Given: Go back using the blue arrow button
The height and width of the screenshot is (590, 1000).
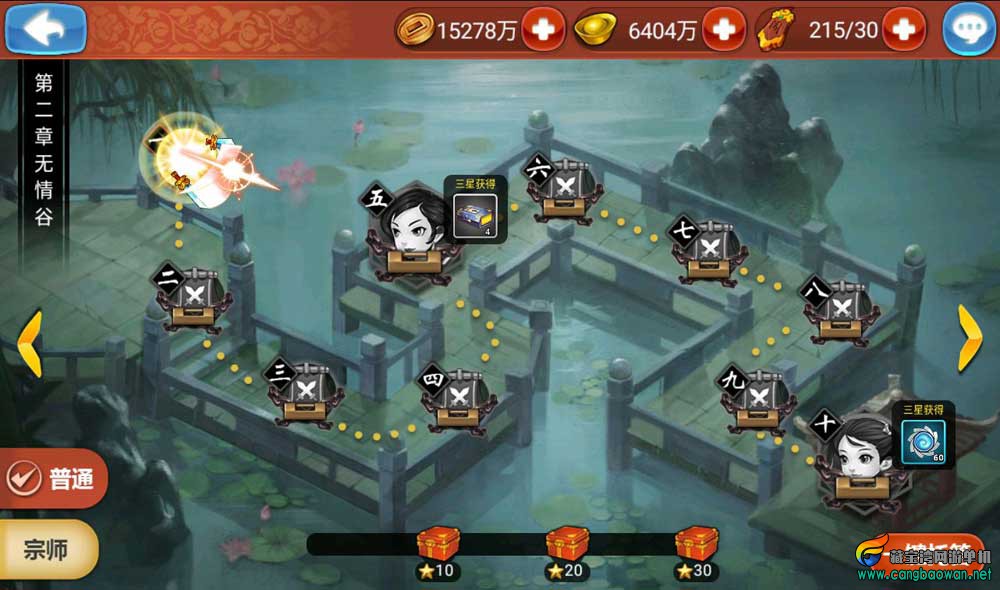Looking at the screenshot, I should point(45,29).
